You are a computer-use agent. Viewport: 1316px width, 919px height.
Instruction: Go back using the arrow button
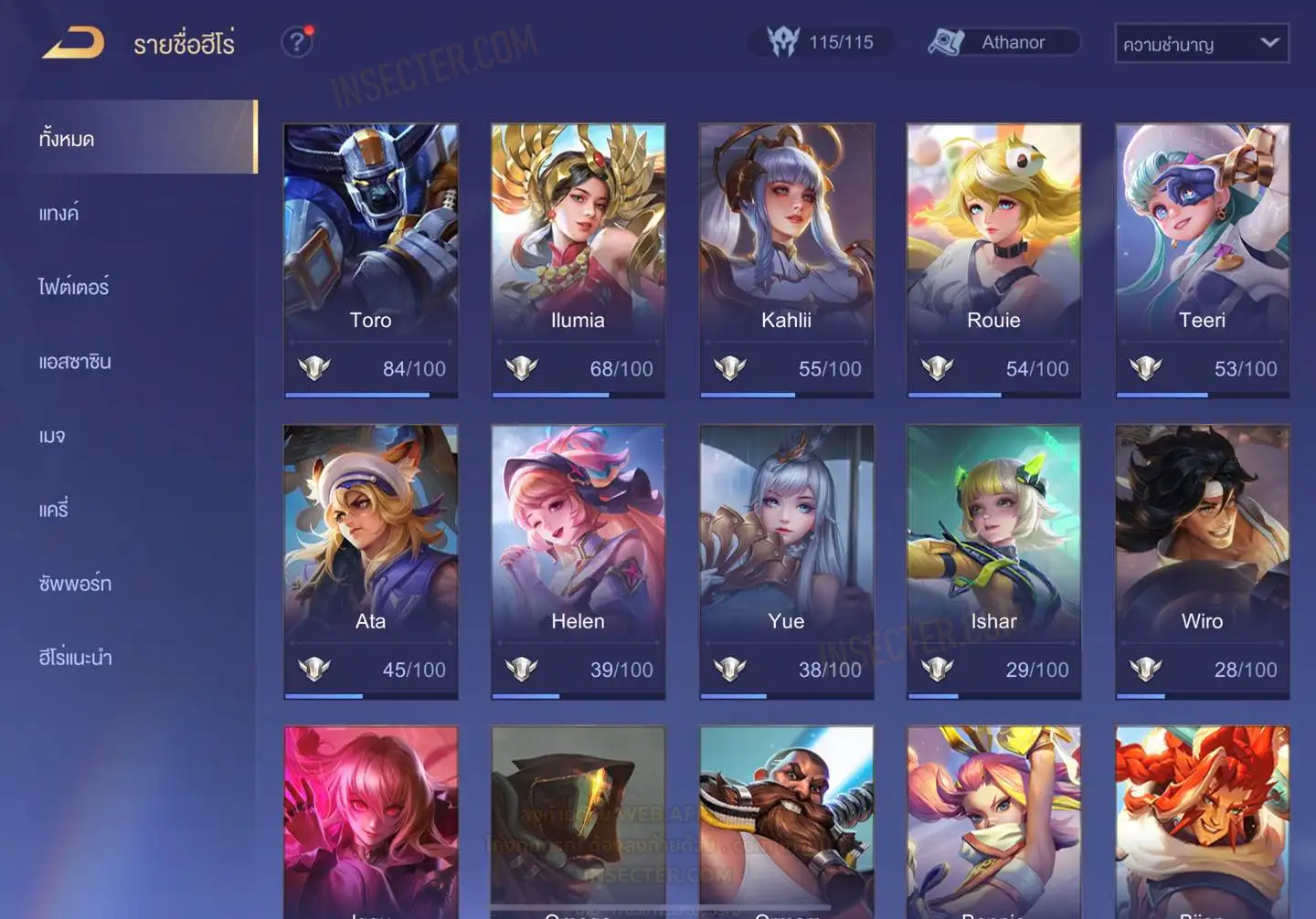(73, 43)
